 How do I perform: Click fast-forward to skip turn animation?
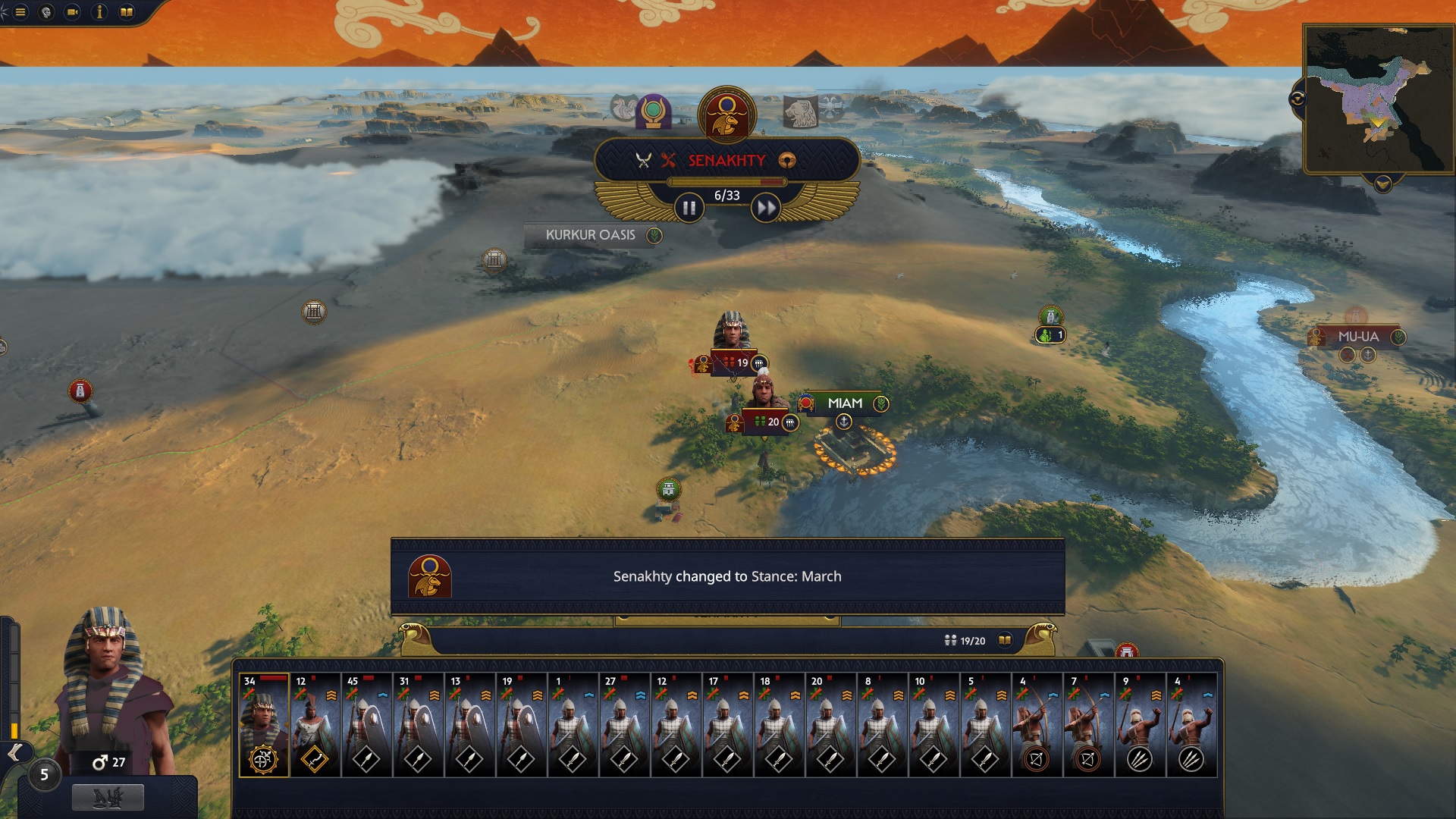click(x=764, y=206)
